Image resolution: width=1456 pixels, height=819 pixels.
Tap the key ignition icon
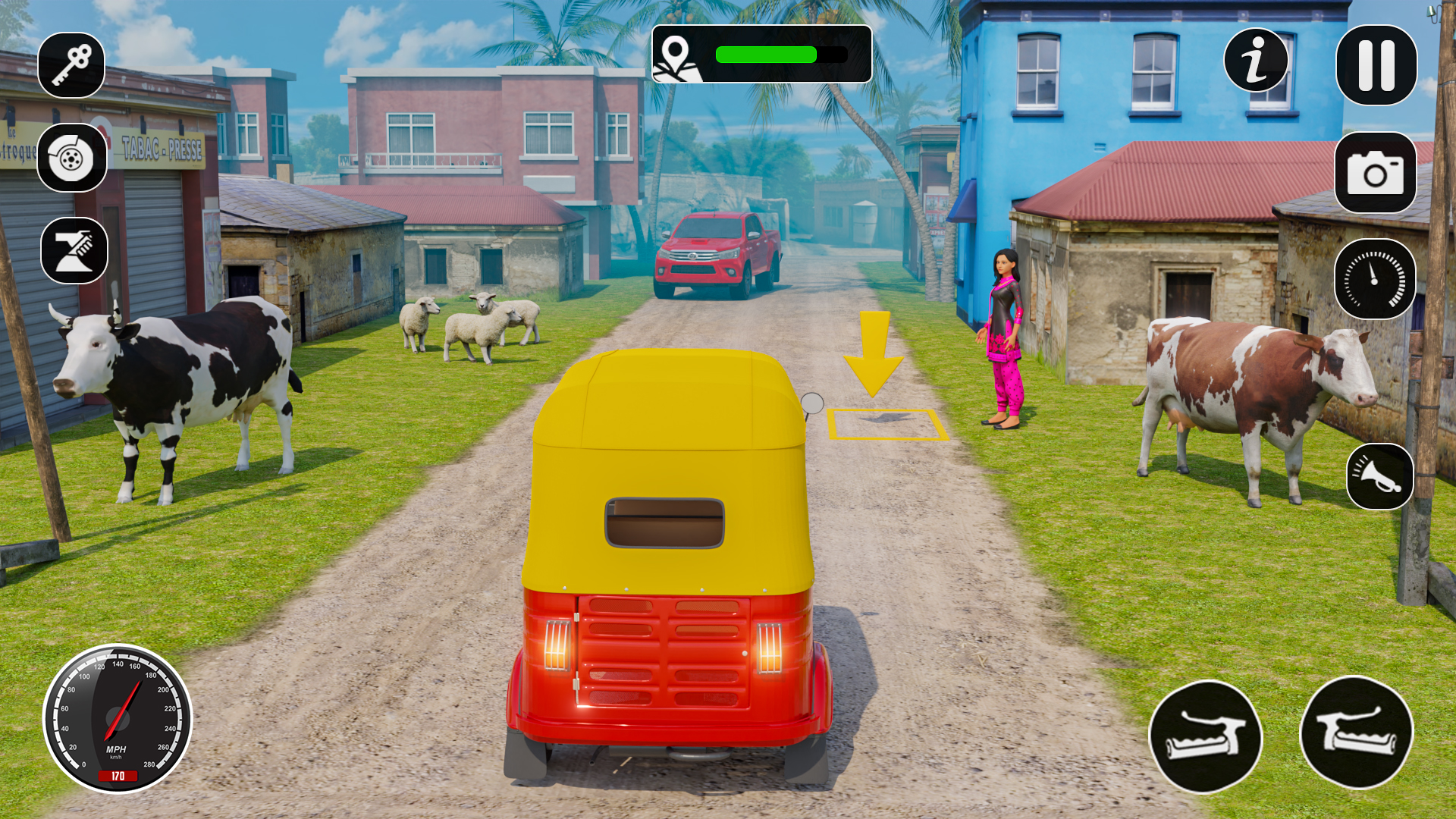pyautogui.click(x=71, y=65)
